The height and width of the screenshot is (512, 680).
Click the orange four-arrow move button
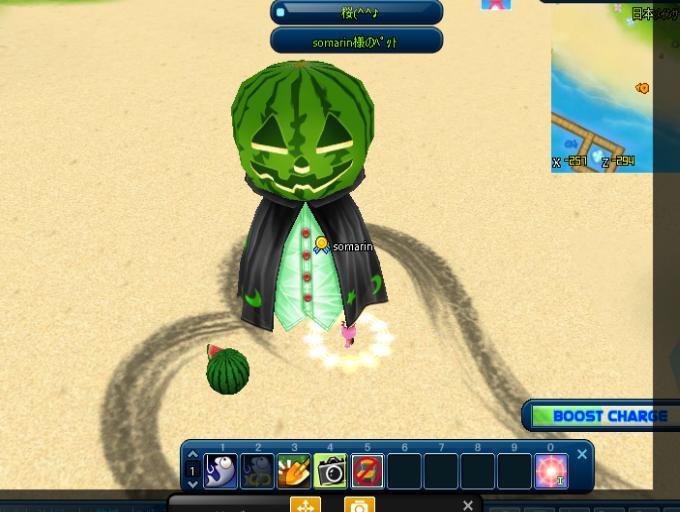tap(305, 505)
